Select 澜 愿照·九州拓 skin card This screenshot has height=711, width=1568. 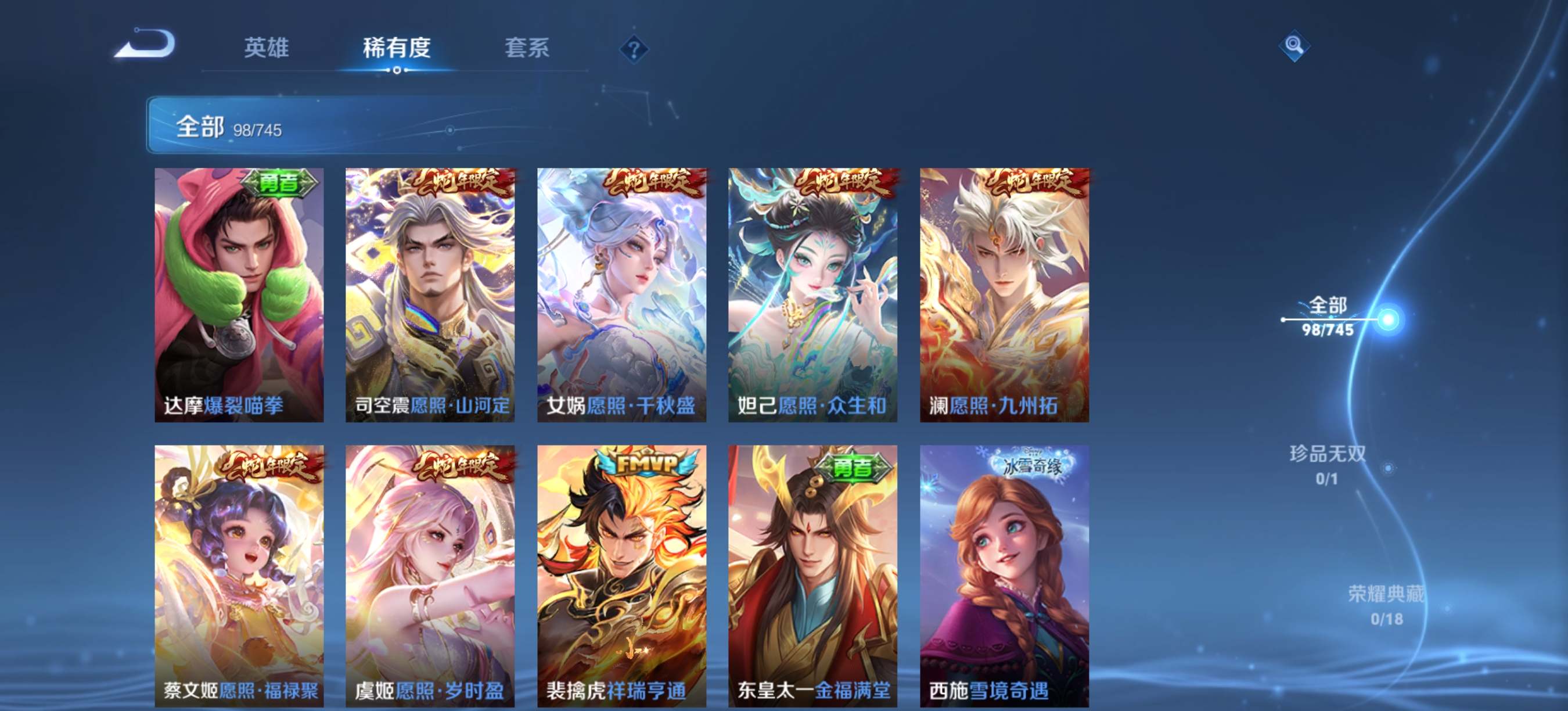[x=1004, y=295]
